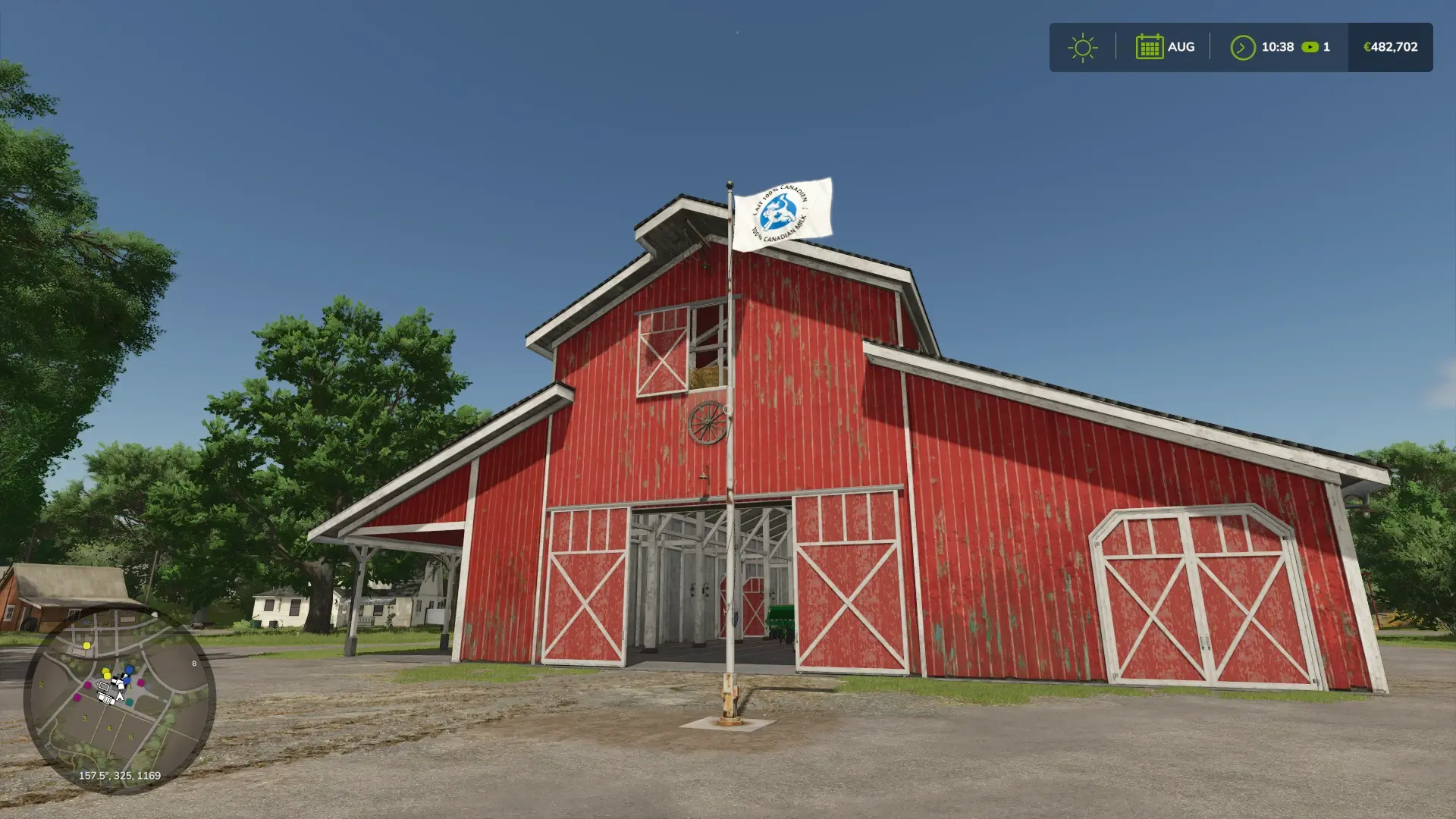The width and height of the screenshot is (1456, 819).
Task: Select the player arrow on the minimap
Action: 120,697
